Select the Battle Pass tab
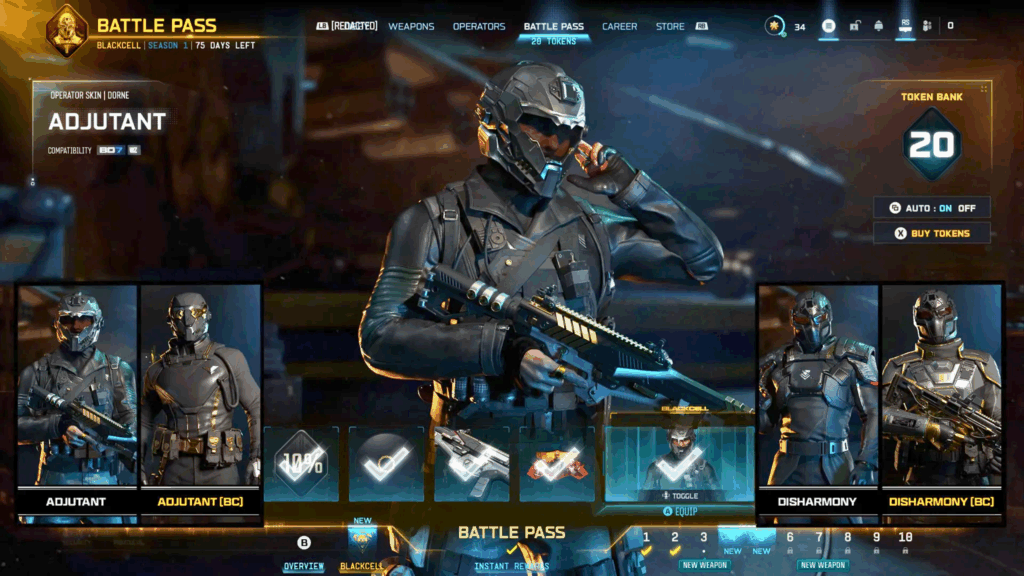 coord(553,26)
